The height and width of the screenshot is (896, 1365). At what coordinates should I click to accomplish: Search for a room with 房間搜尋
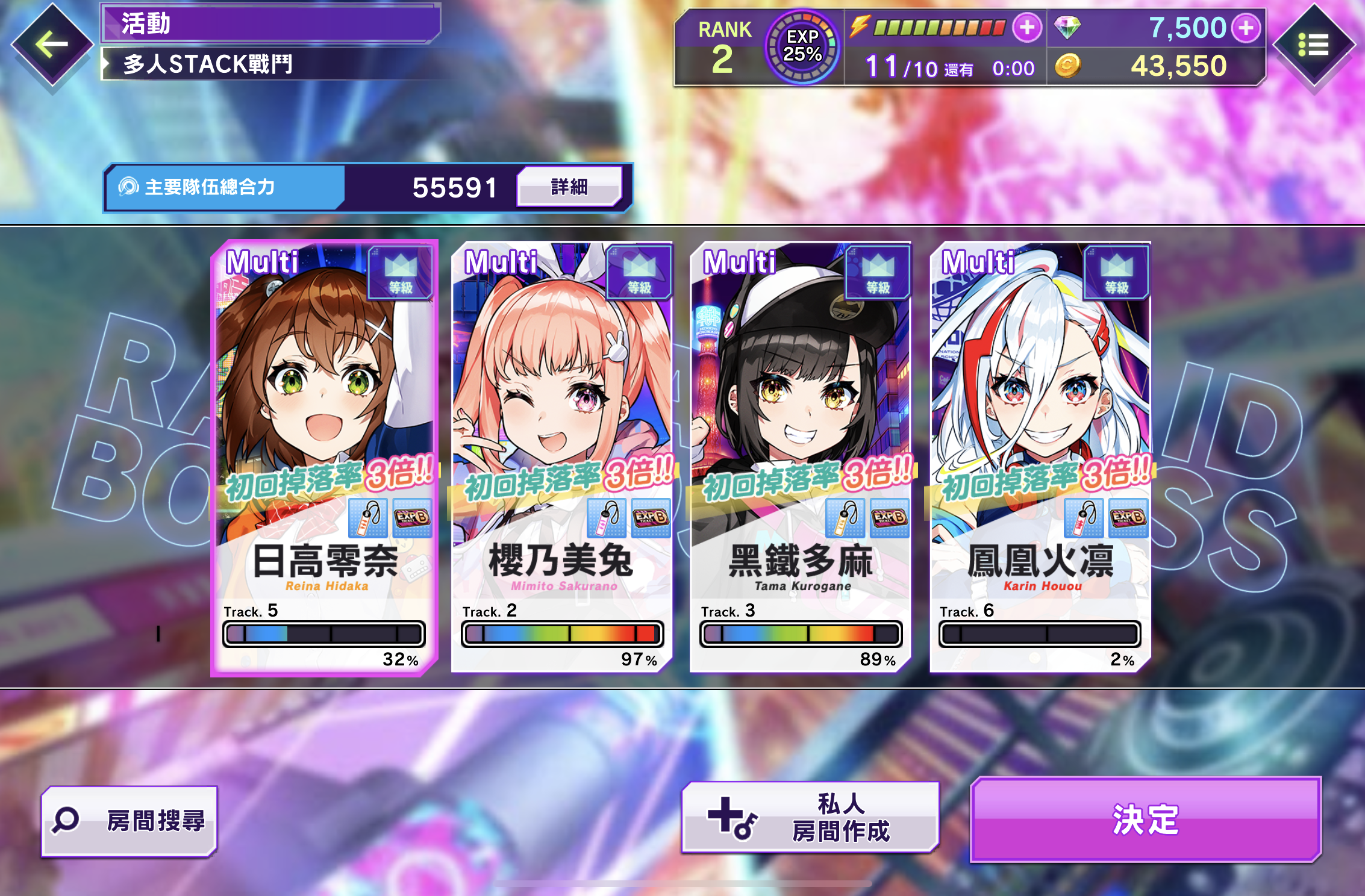[130, 821]
